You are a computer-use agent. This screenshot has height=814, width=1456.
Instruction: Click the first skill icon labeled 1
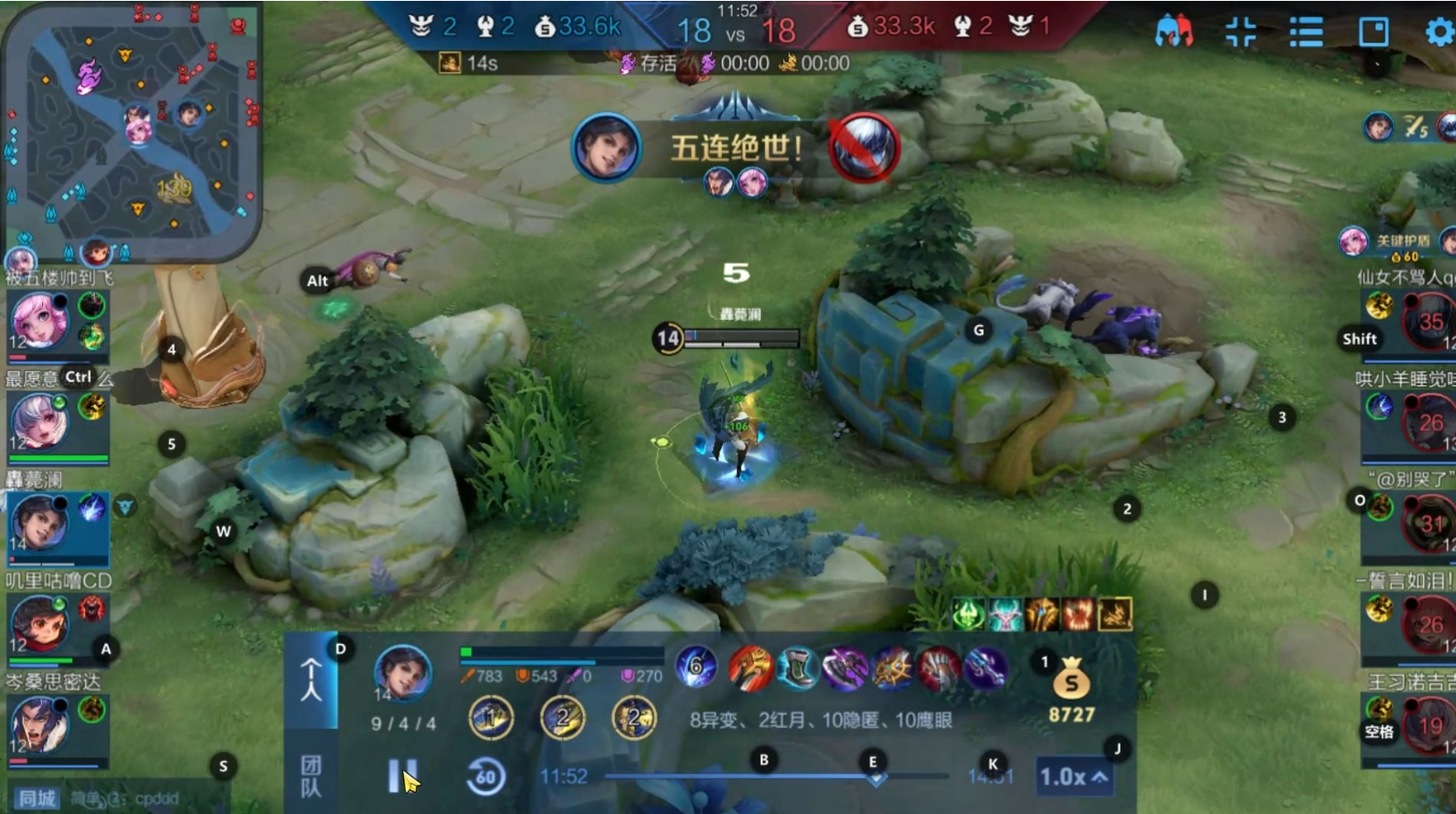pyautogui.click(x=491, y=719)
